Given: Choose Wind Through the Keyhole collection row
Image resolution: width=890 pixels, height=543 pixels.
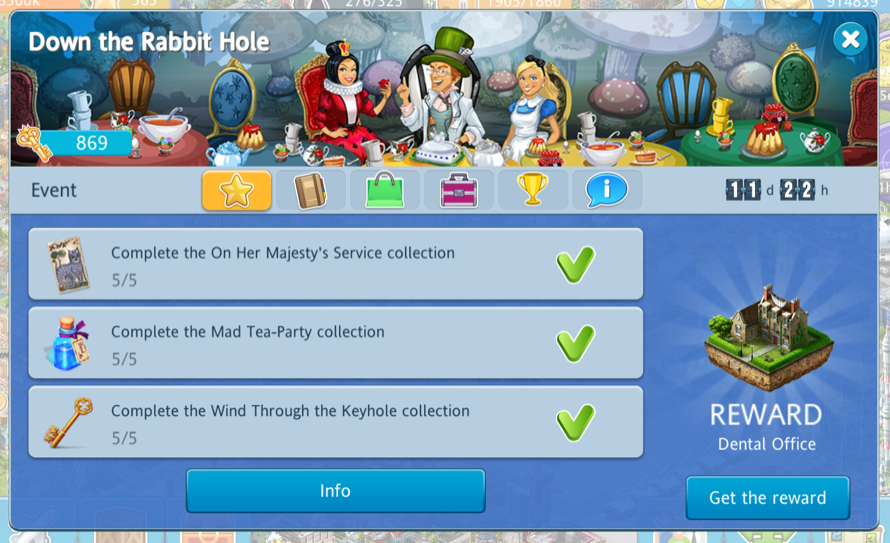Looking at the screenshot, I should 335,423.
